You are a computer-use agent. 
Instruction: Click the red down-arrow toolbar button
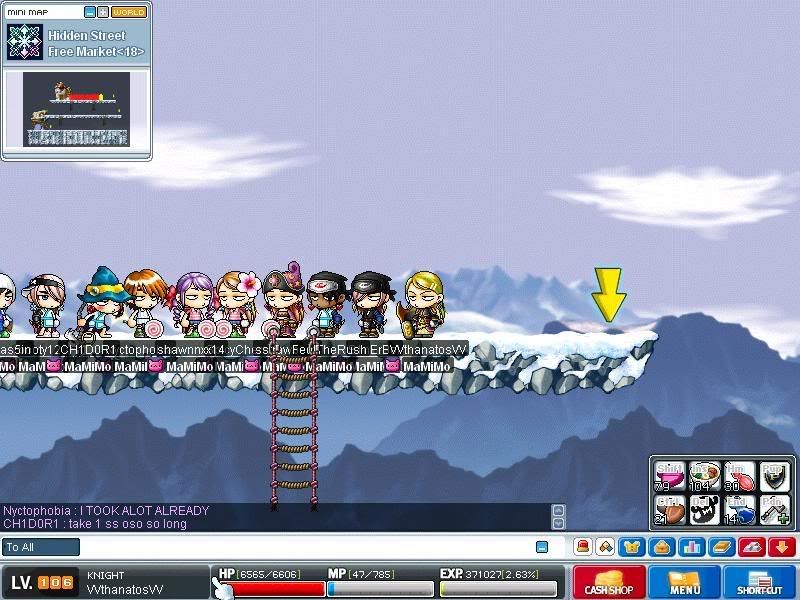point(781,547)
